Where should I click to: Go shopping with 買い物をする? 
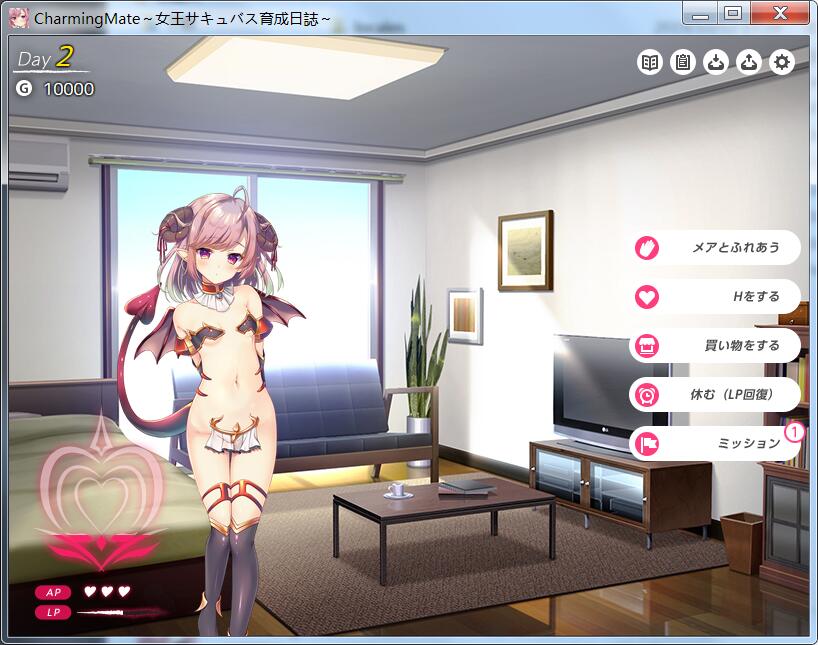coord(716,345)
